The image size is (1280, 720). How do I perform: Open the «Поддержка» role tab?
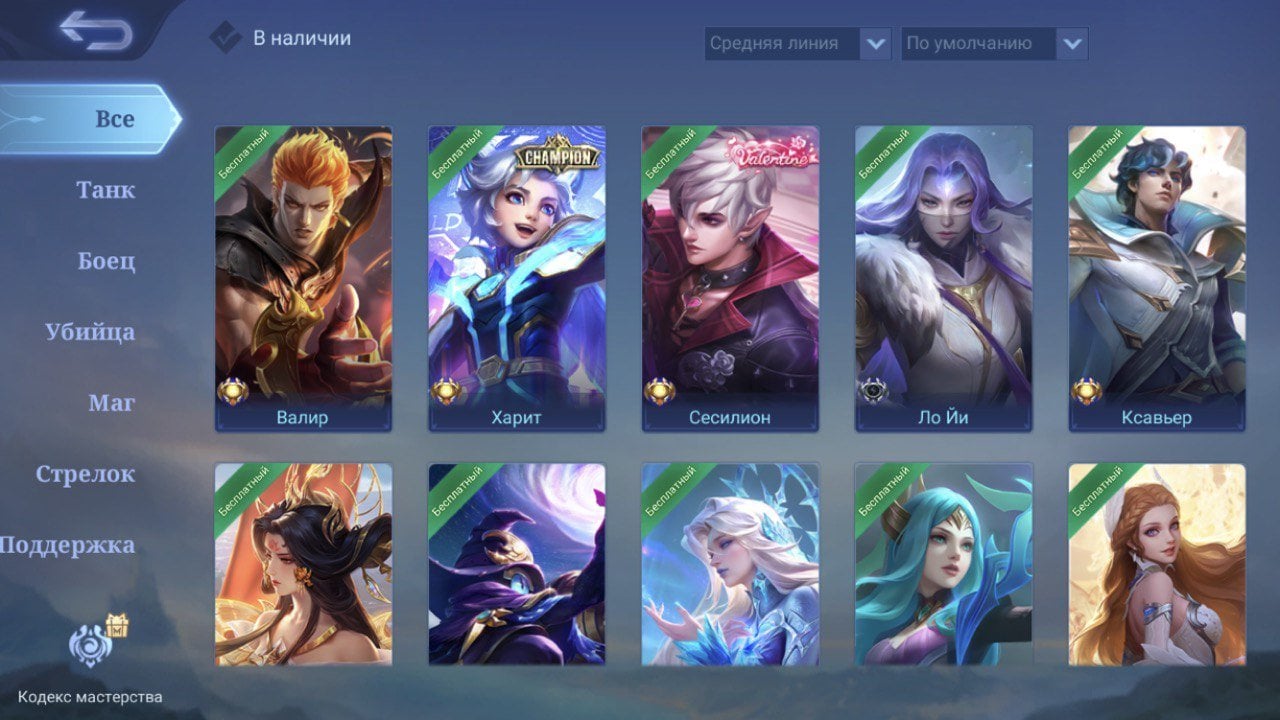point(68,545)
